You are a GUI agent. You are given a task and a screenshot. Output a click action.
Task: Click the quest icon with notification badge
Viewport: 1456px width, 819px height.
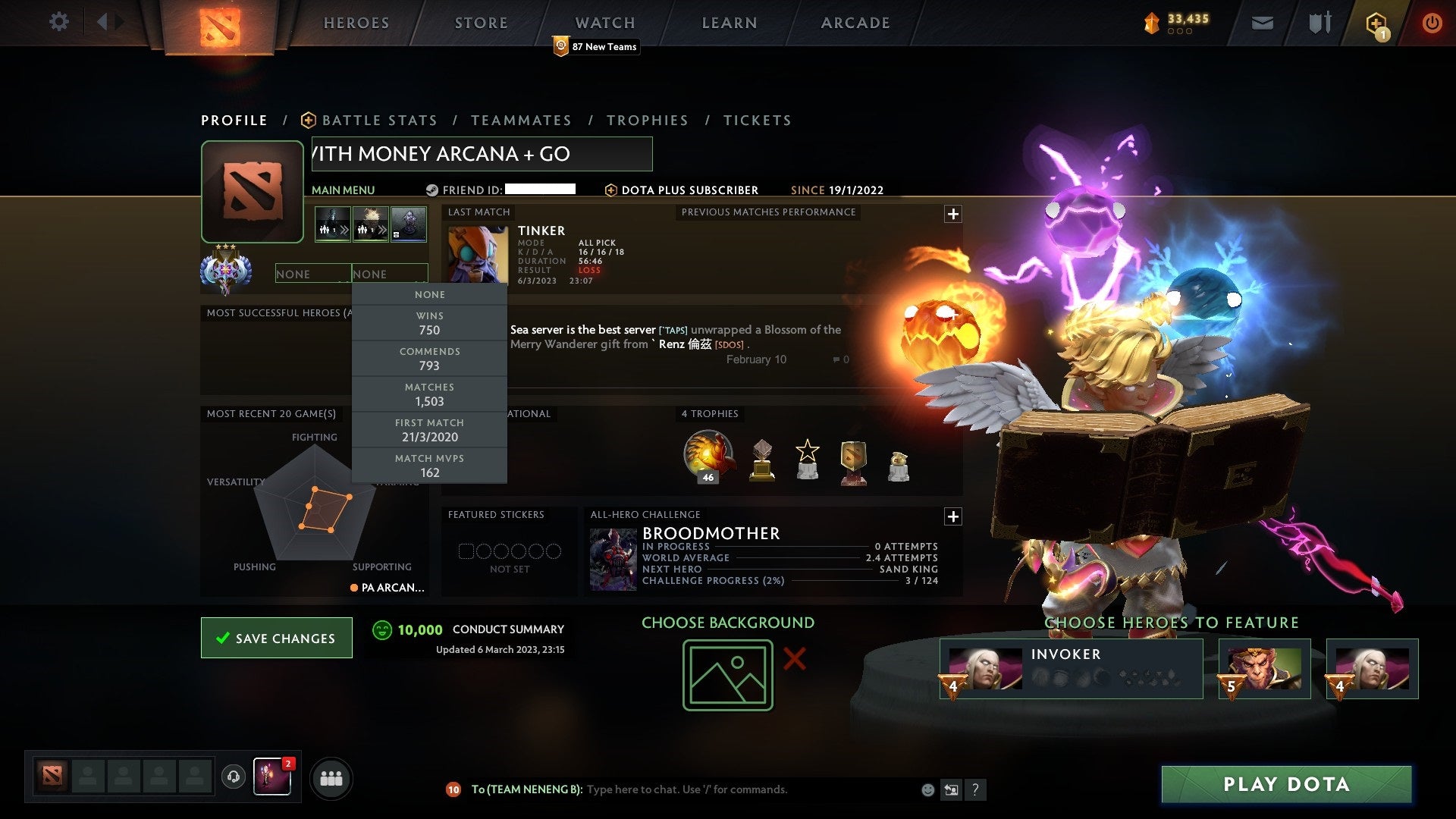(1376, 22)
